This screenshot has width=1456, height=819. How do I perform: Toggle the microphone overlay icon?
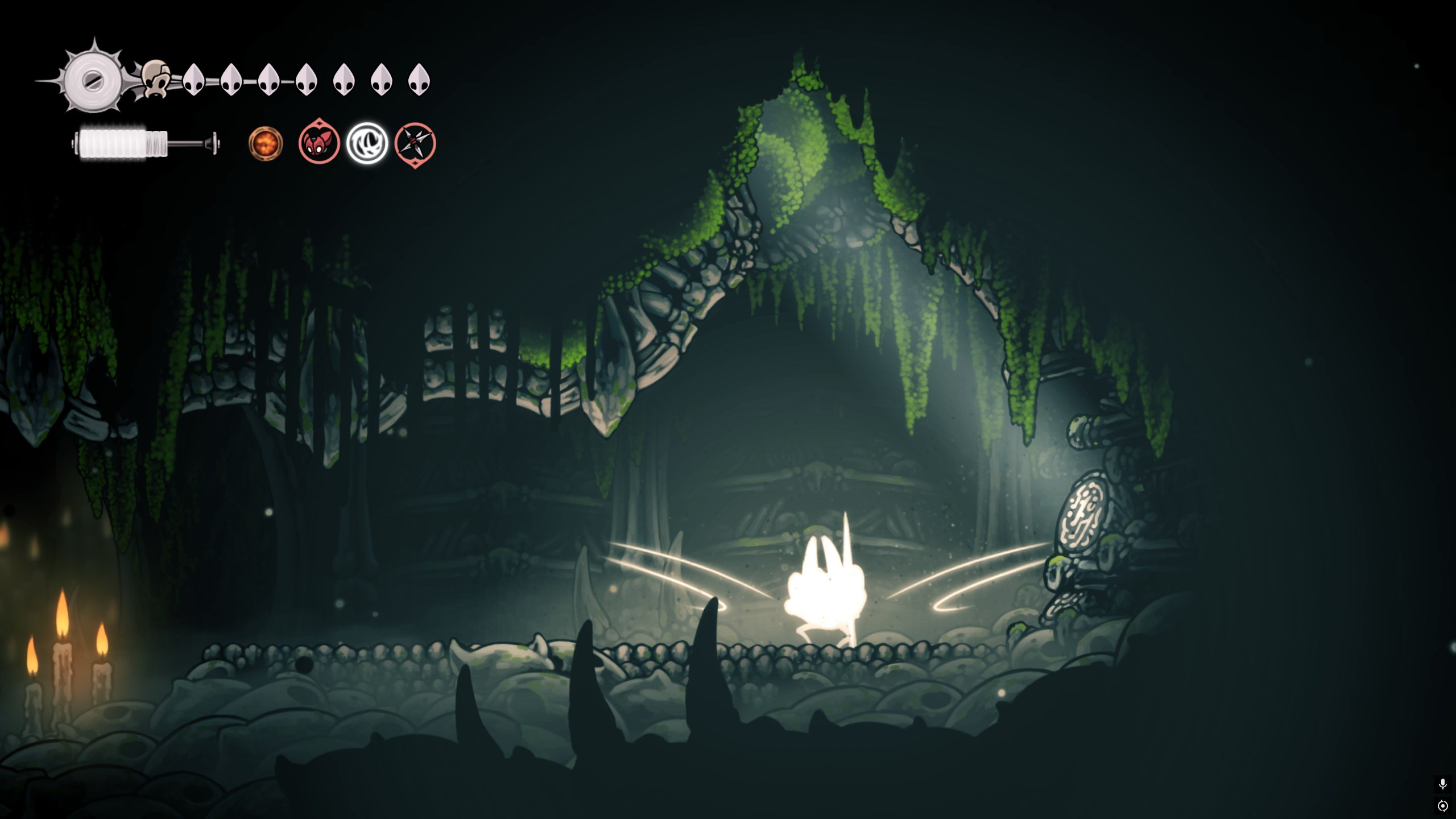(1442, 784)
